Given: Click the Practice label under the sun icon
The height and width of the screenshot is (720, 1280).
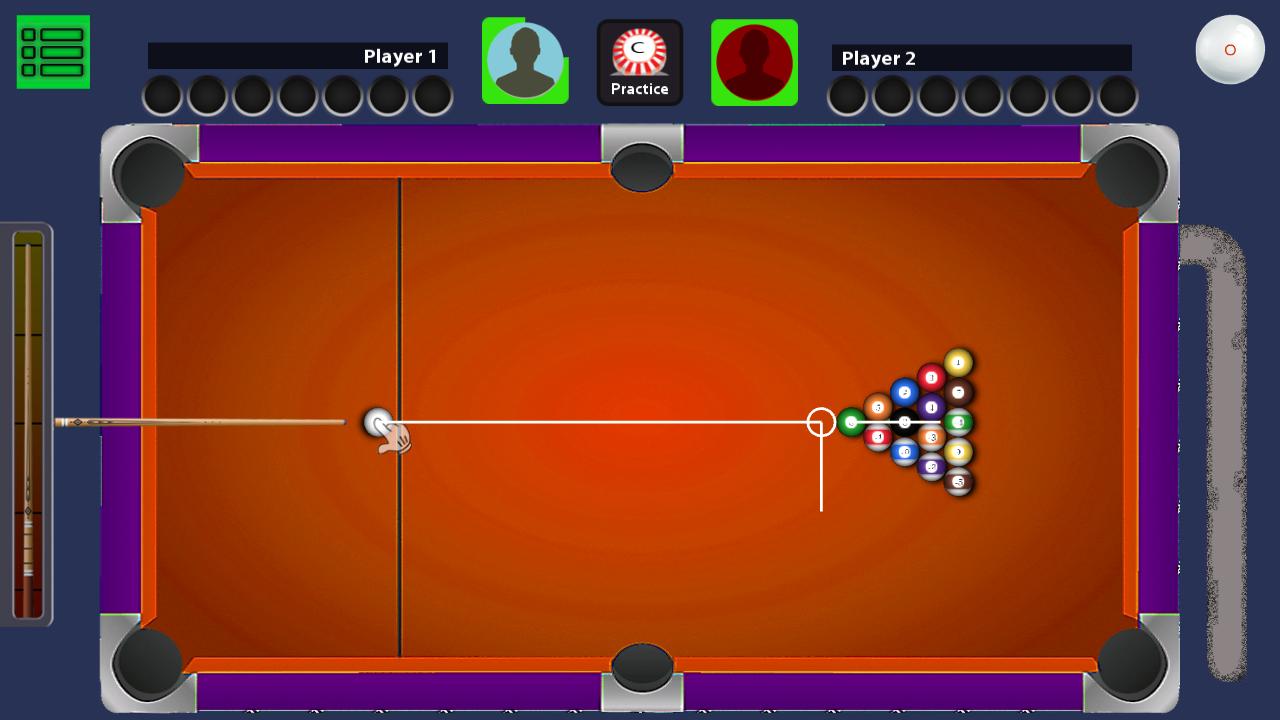Looking at the screenshot, I should click(x=640, y=89).
